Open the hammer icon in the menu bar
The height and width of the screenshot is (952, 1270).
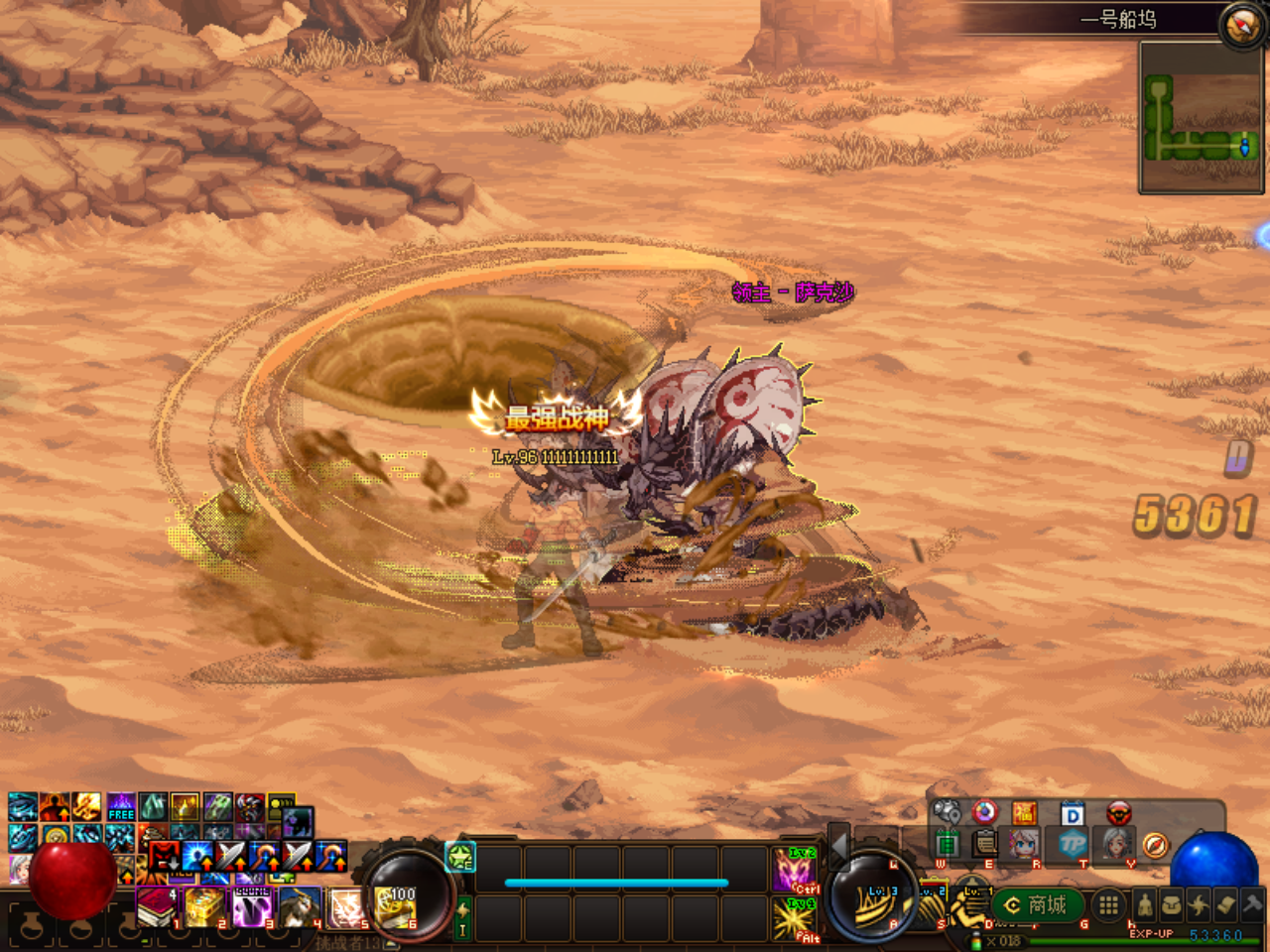pos(1253,903)
